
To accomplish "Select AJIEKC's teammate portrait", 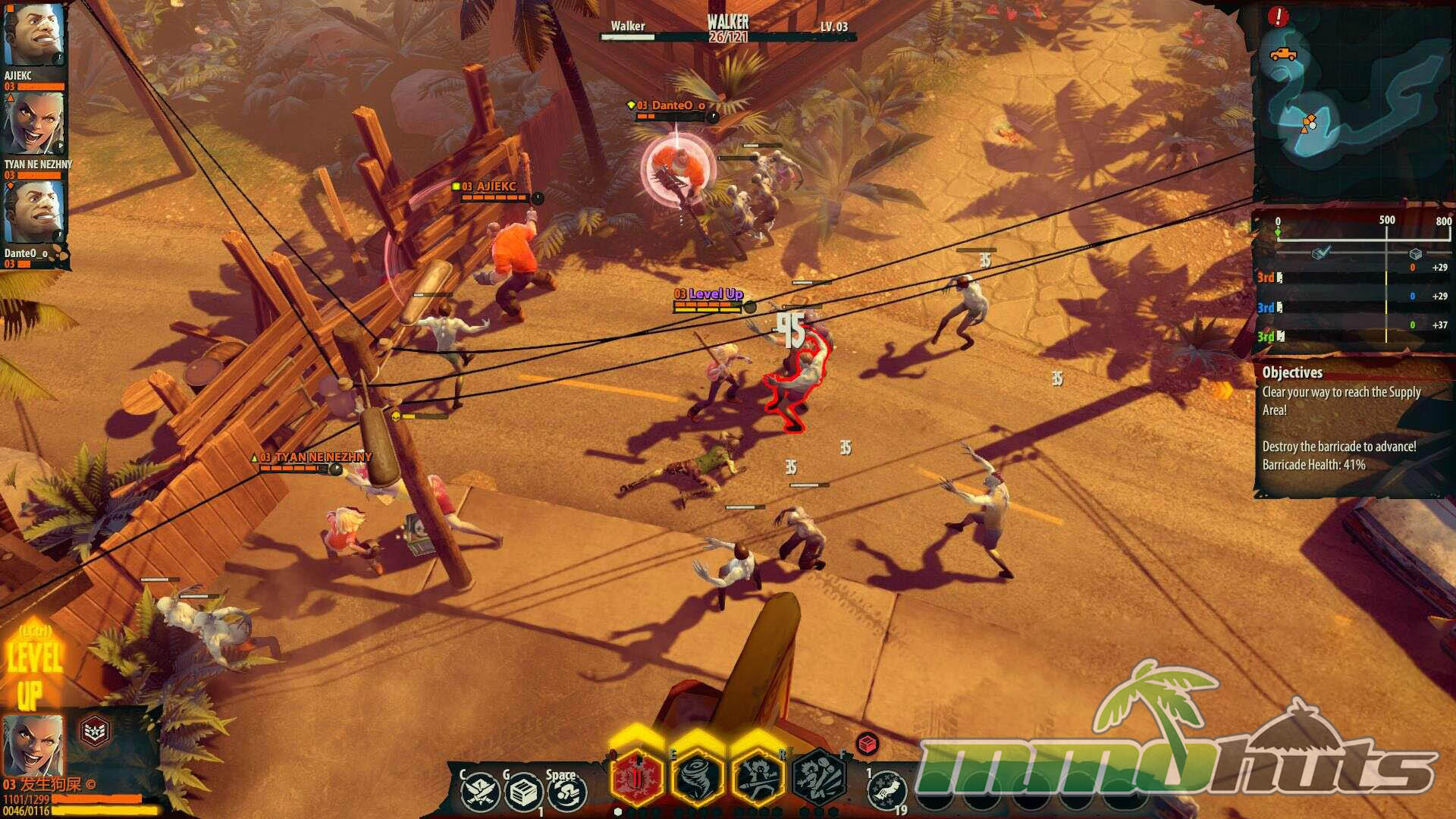I will (33, 36).
